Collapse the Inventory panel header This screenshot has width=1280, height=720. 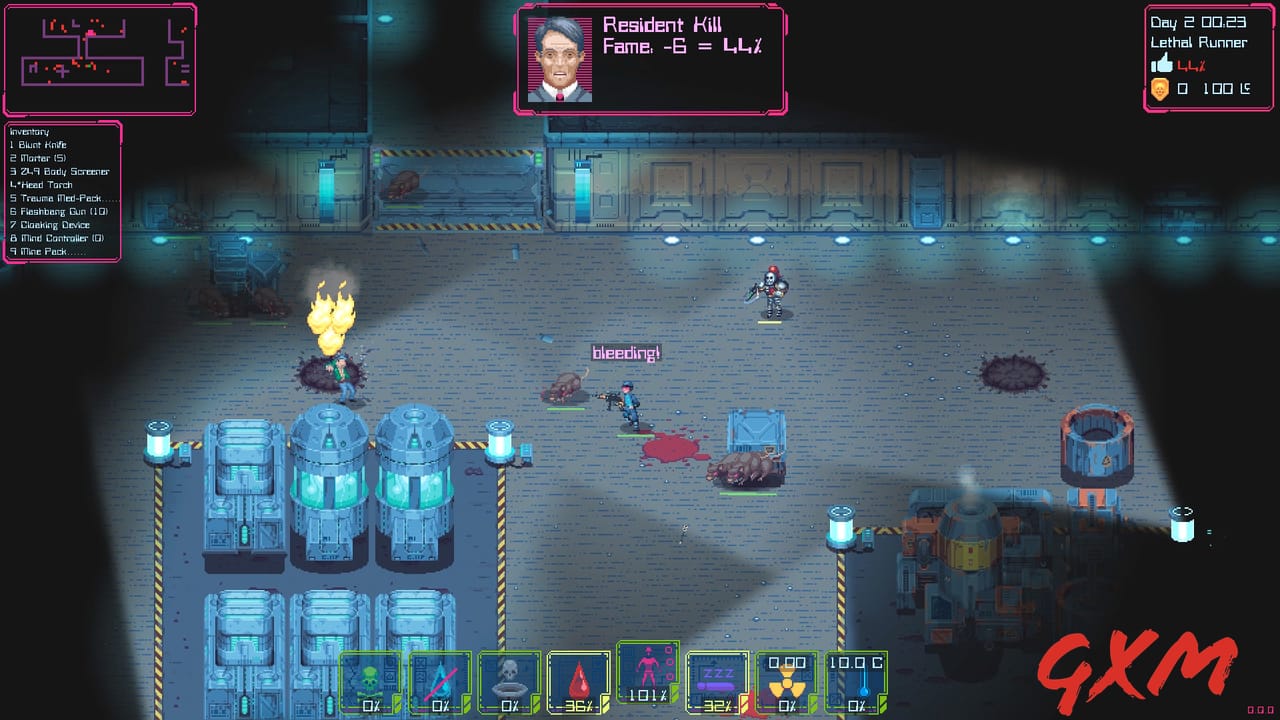point(26,131)
